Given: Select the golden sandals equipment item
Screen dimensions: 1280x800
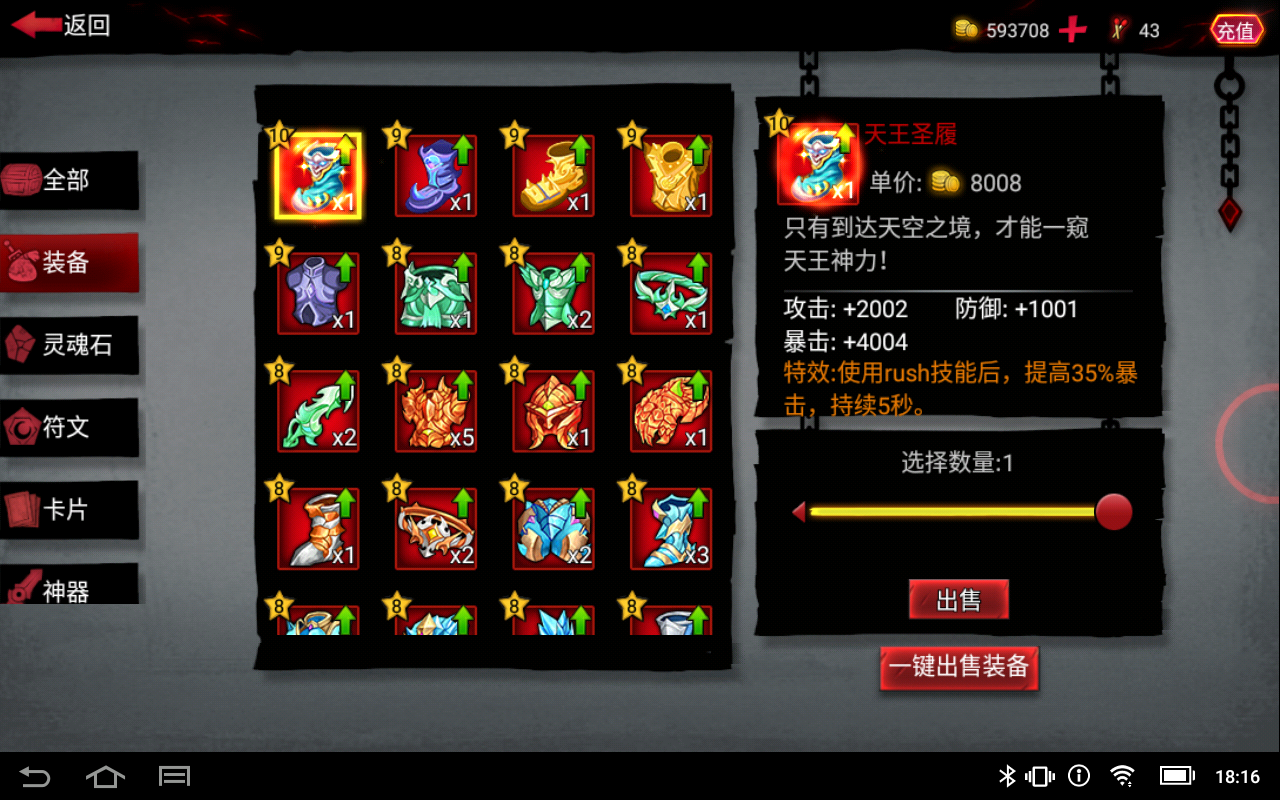Looking at the screenshot, I should point(553,177).
